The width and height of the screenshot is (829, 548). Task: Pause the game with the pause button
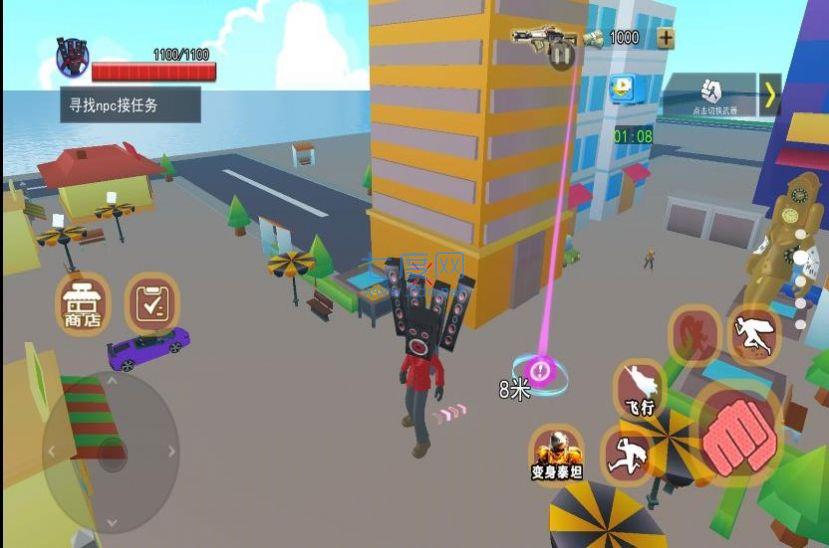(x=562, y=55)
